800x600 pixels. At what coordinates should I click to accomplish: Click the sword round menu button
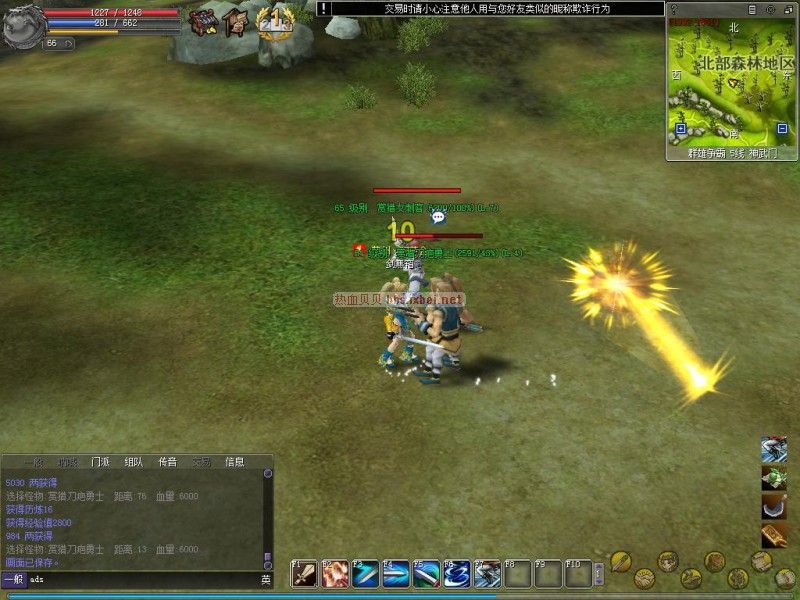coord(620,561)
